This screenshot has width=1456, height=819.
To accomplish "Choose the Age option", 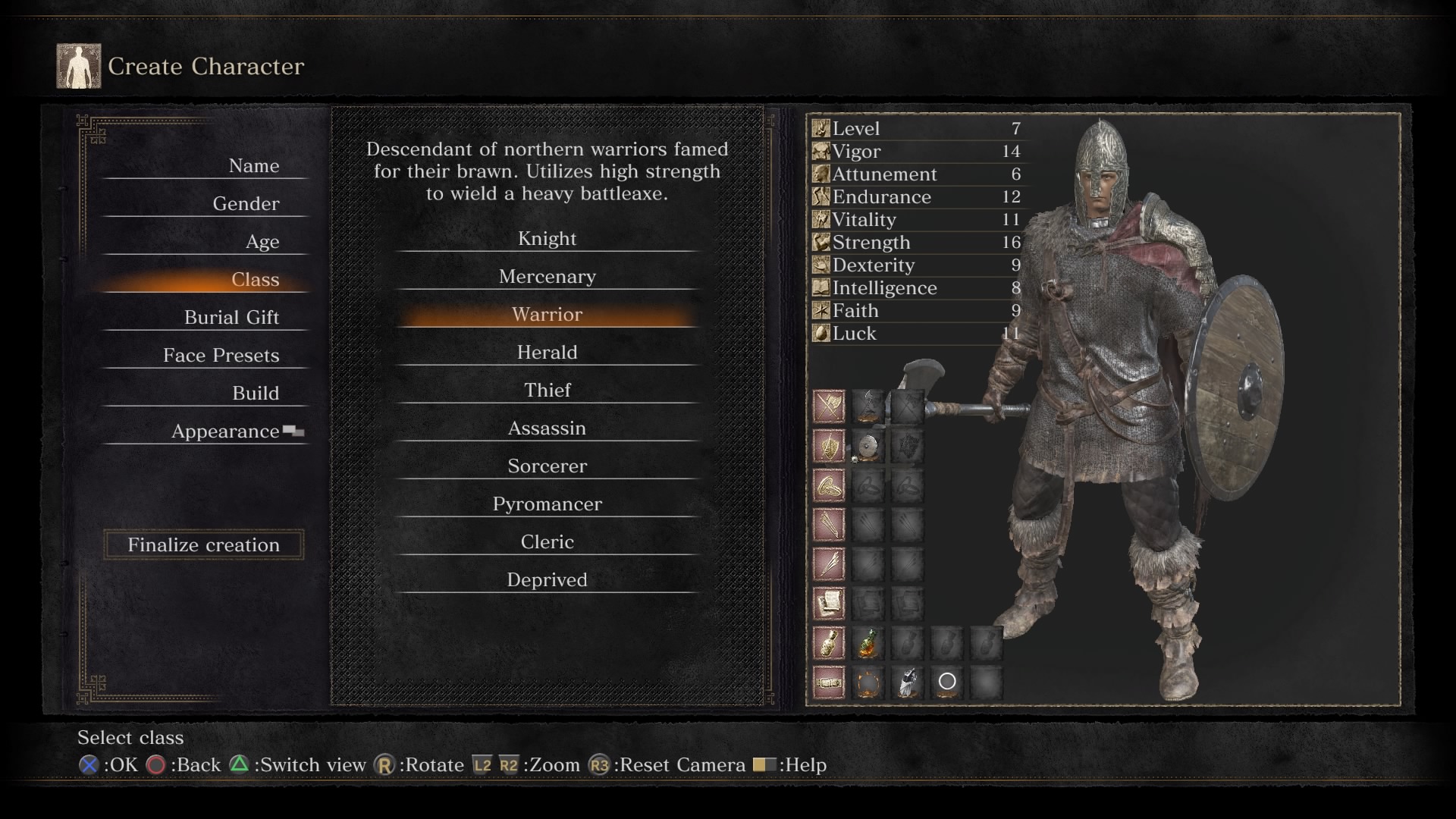I will tap(262, 242).
